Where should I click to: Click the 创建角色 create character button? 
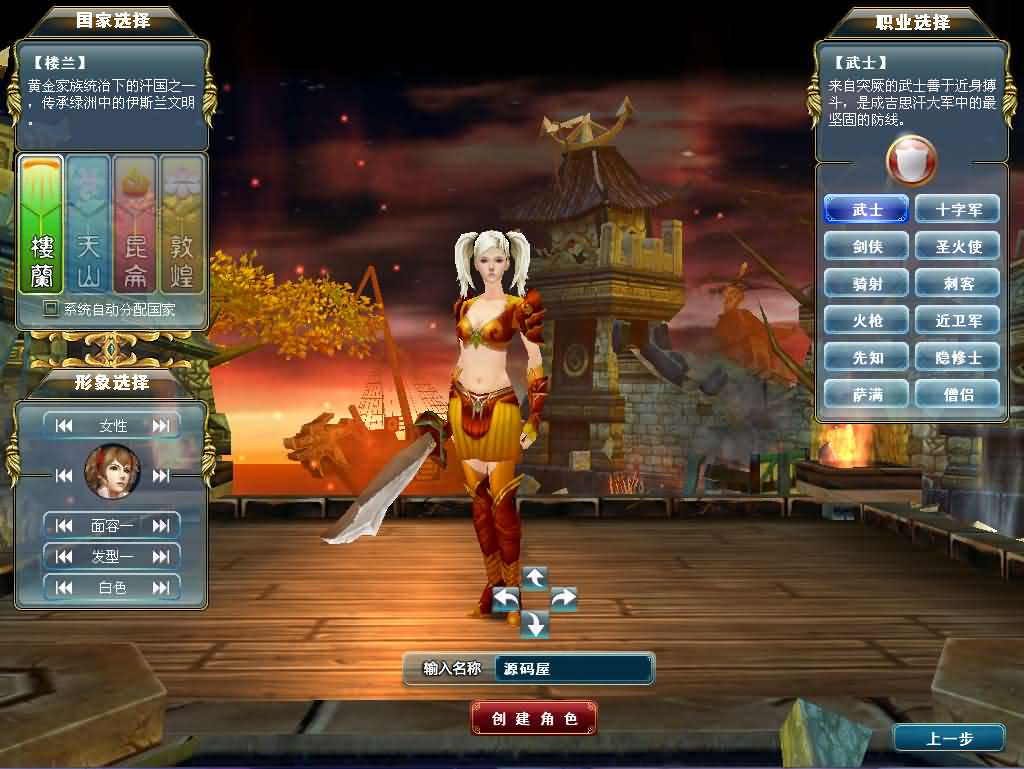(534, 718)
